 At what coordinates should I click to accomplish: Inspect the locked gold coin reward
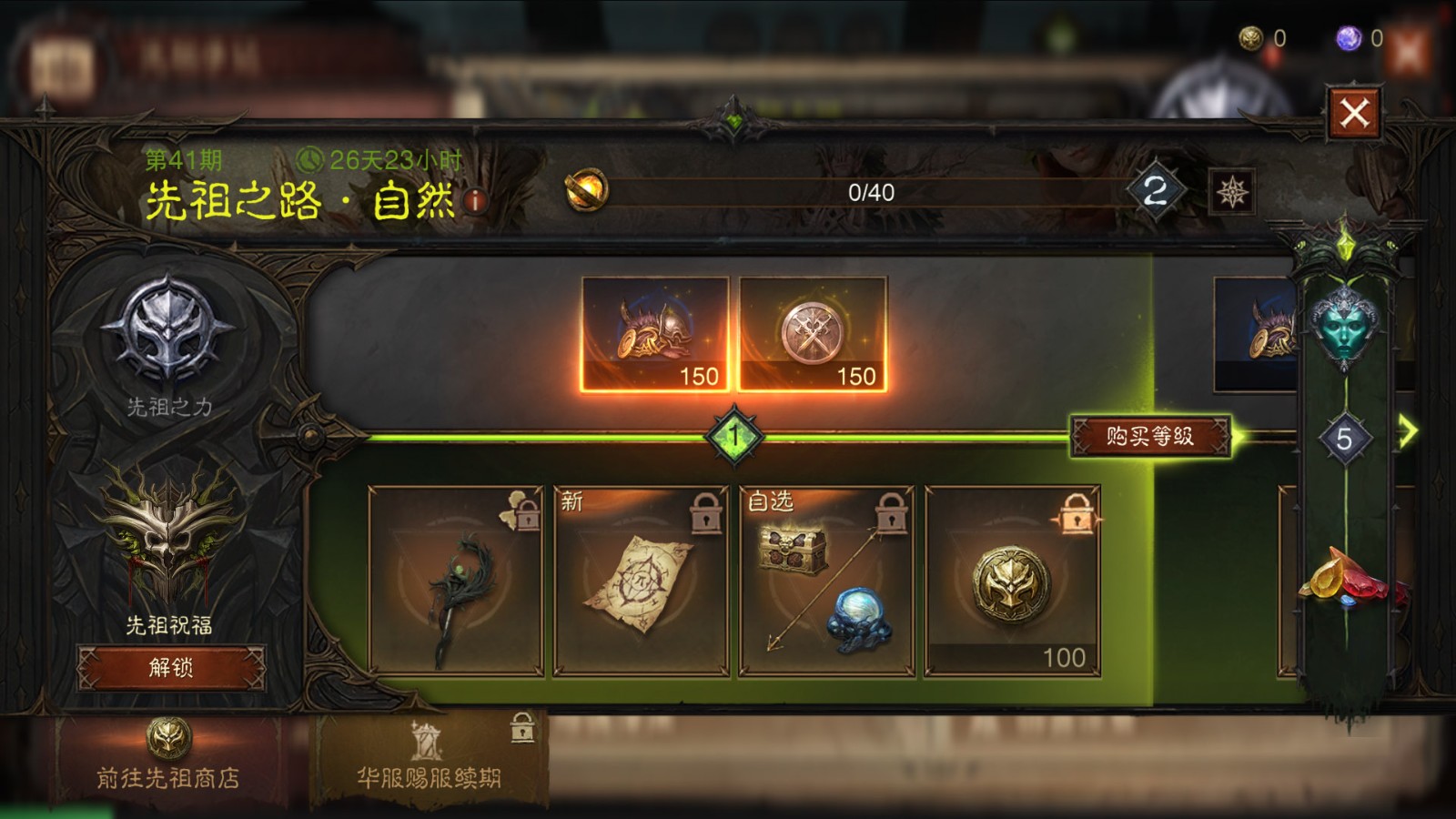point(1012,581)
